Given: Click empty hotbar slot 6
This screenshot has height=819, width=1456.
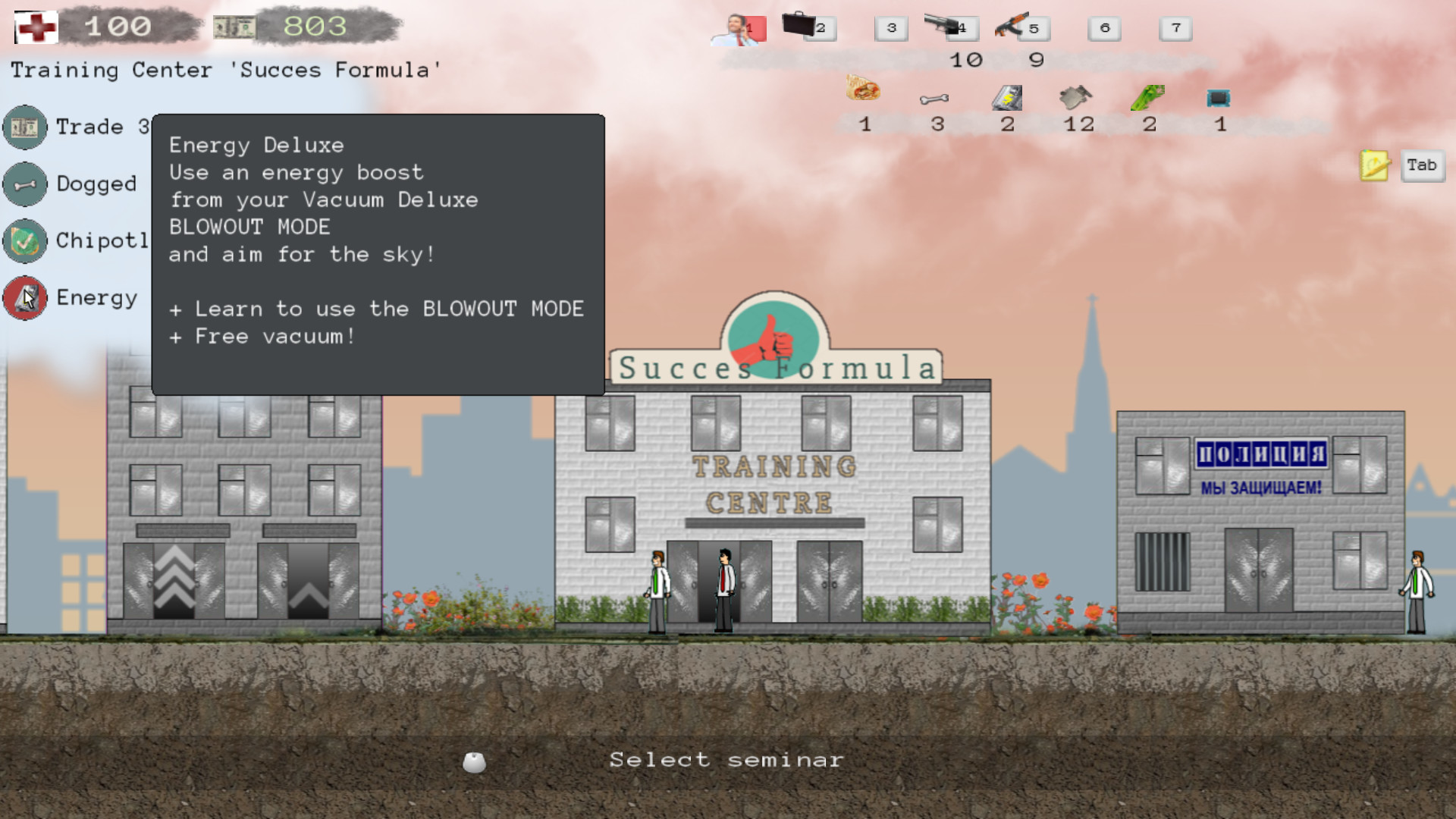Looking at the screenshot, I should (1104, 28).
